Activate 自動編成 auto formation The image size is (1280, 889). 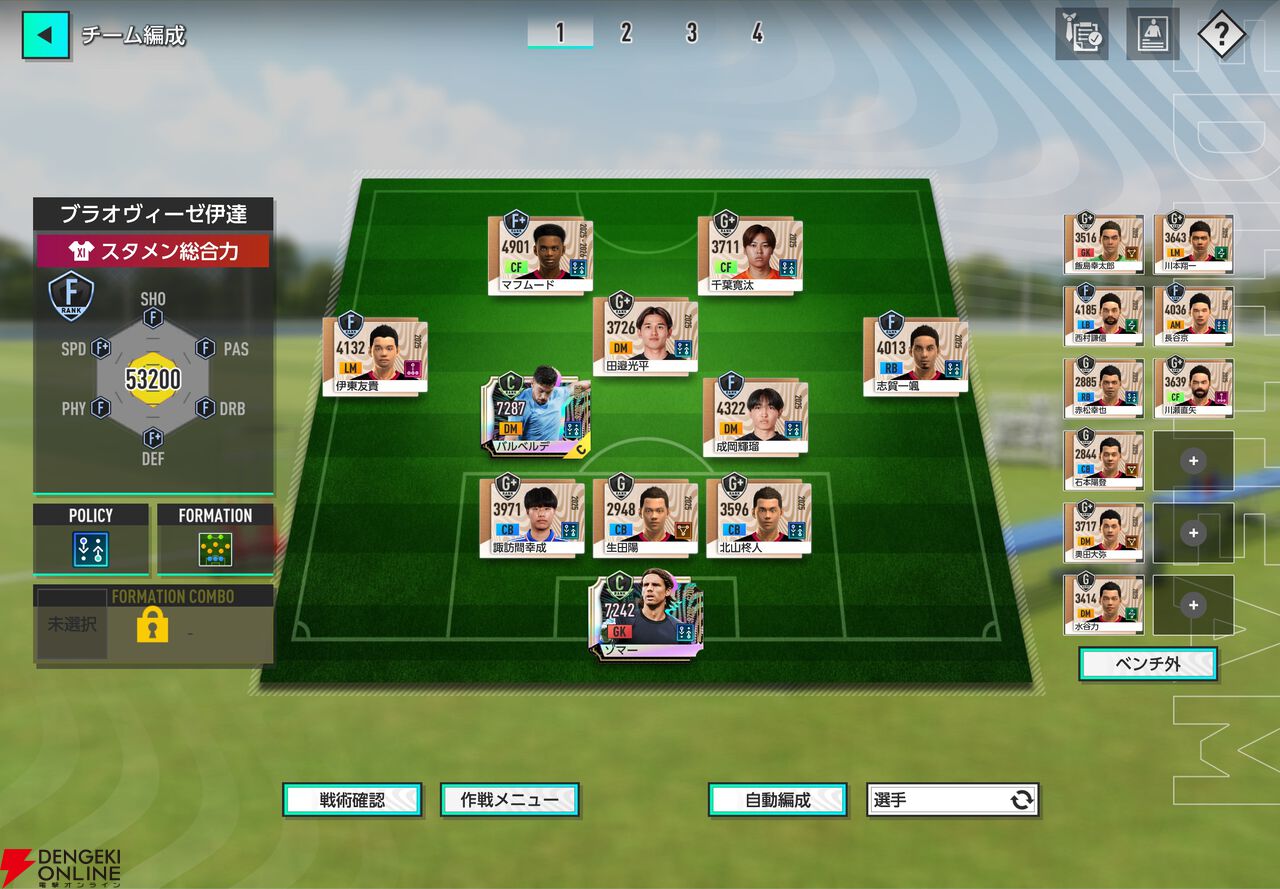[778, 800]
